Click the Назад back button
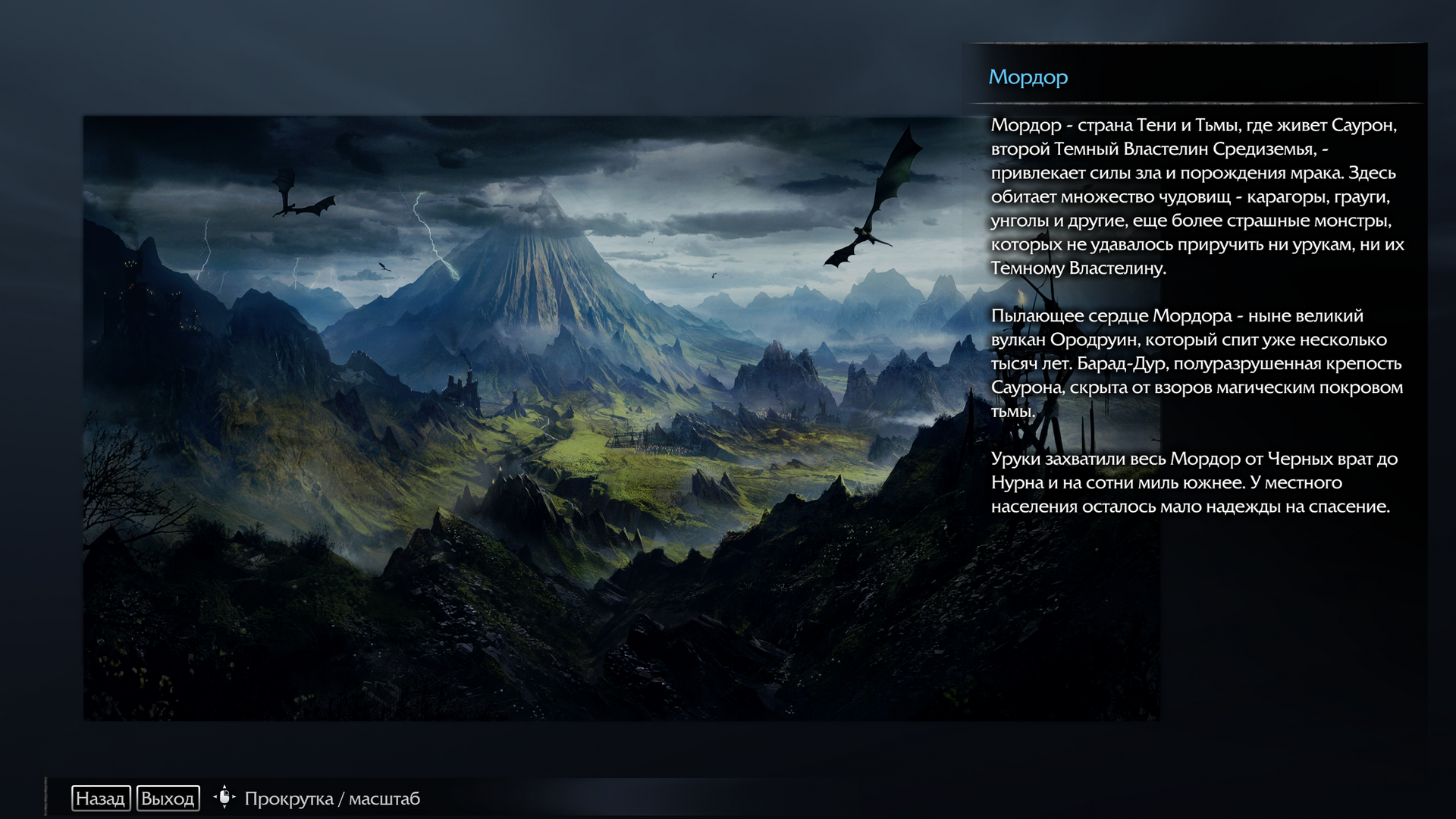 101,799
